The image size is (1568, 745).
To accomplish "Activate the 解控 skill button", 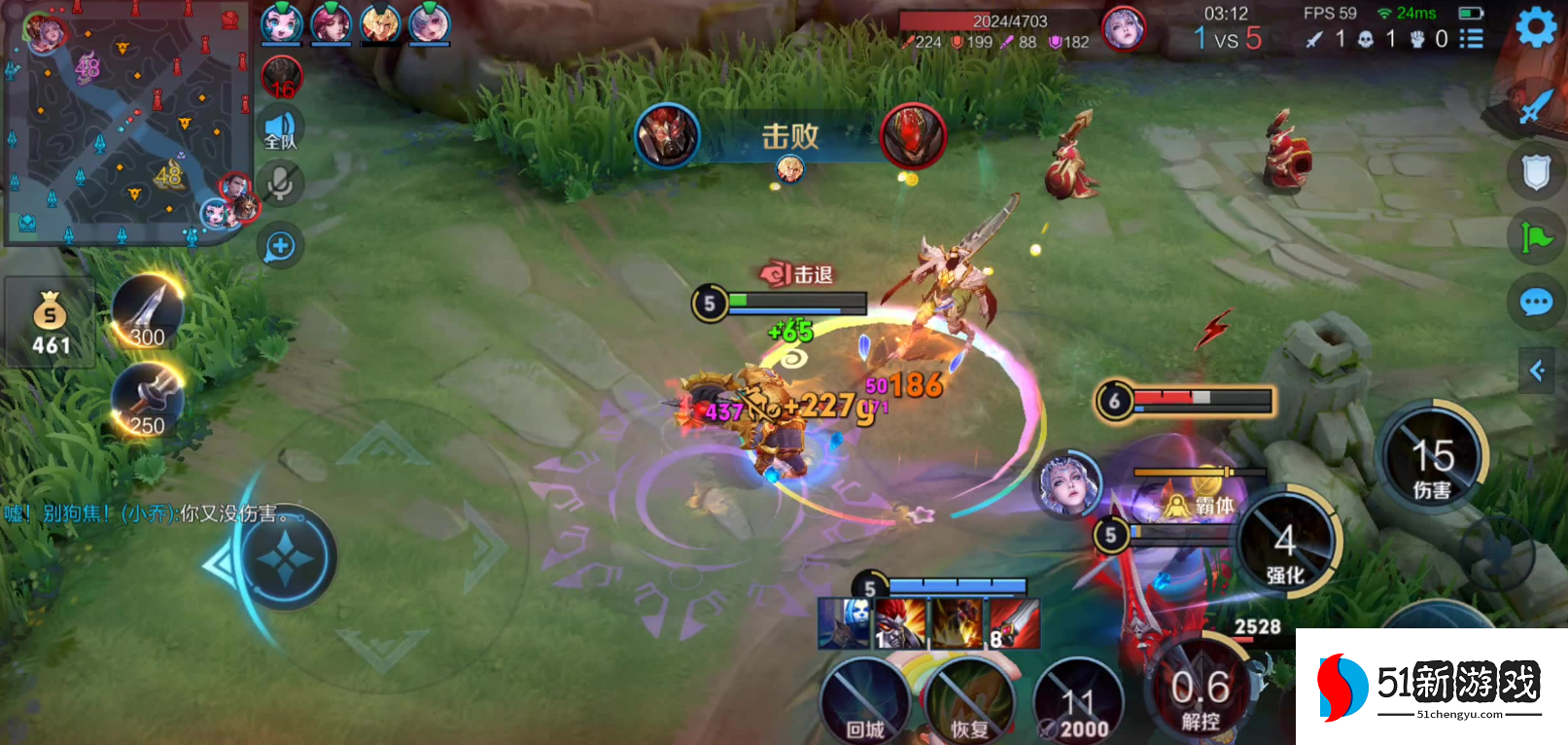I will point(1201,692).
